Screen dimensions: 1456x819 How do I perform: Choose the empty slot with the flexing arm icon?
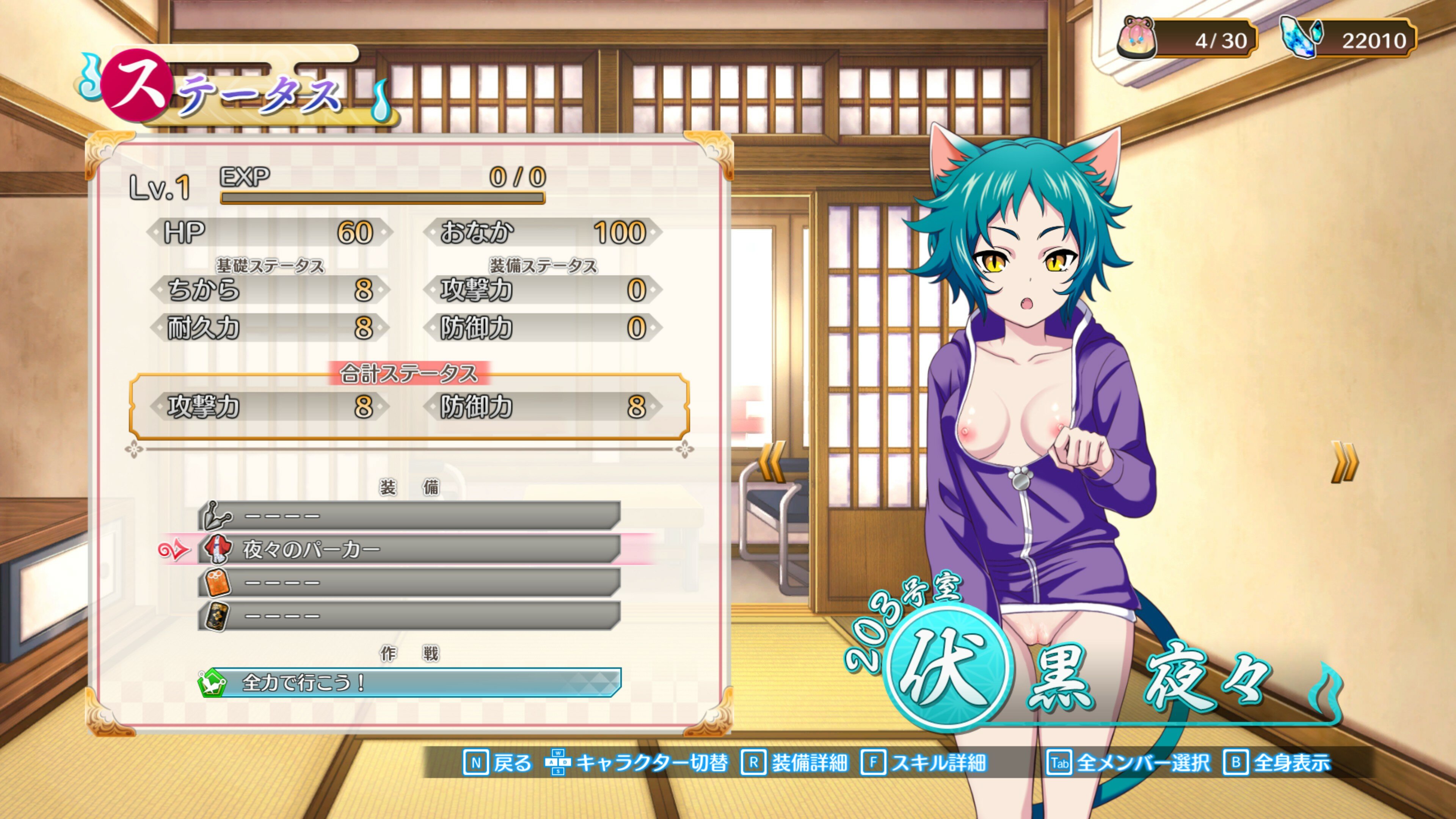point(409,516)
